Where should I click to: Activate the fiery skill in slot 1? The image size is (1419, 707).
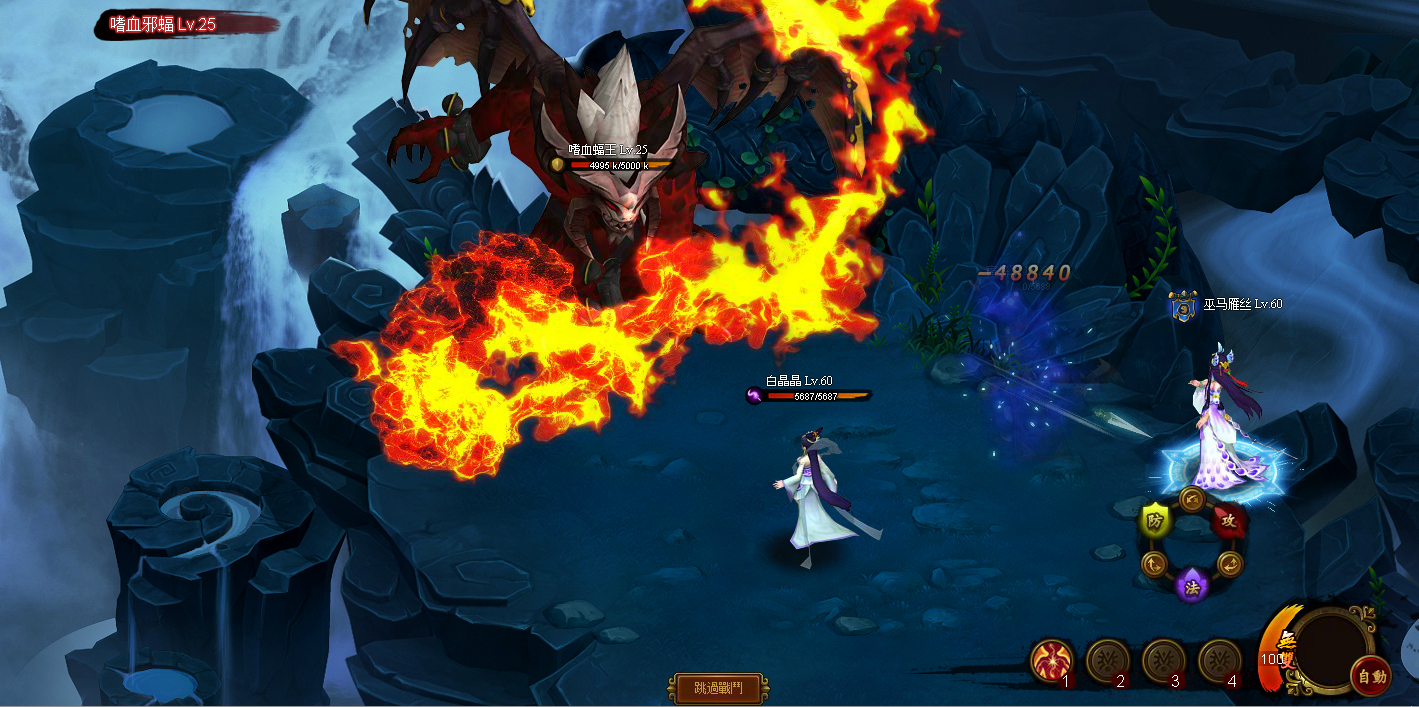(1052, 660)
